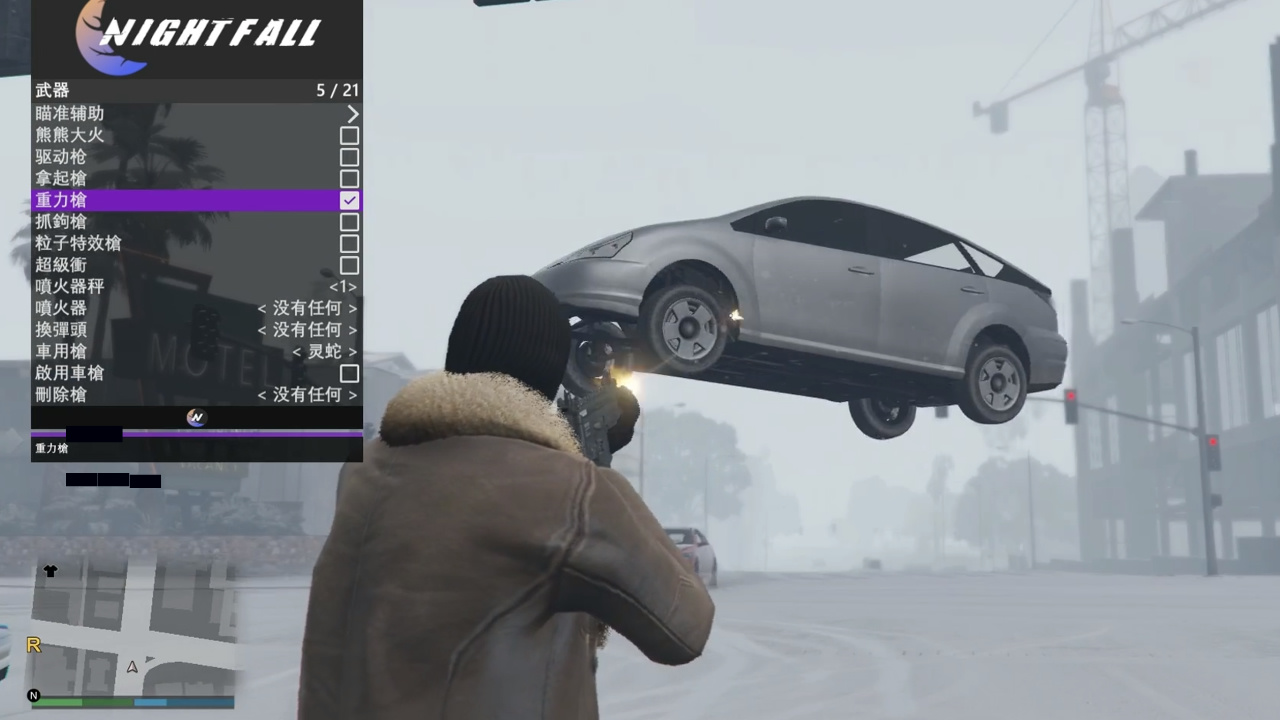1280x720 pixels.
Task: Toggle the 驱动枪 checkbox
Action: (x=349, y=157)
